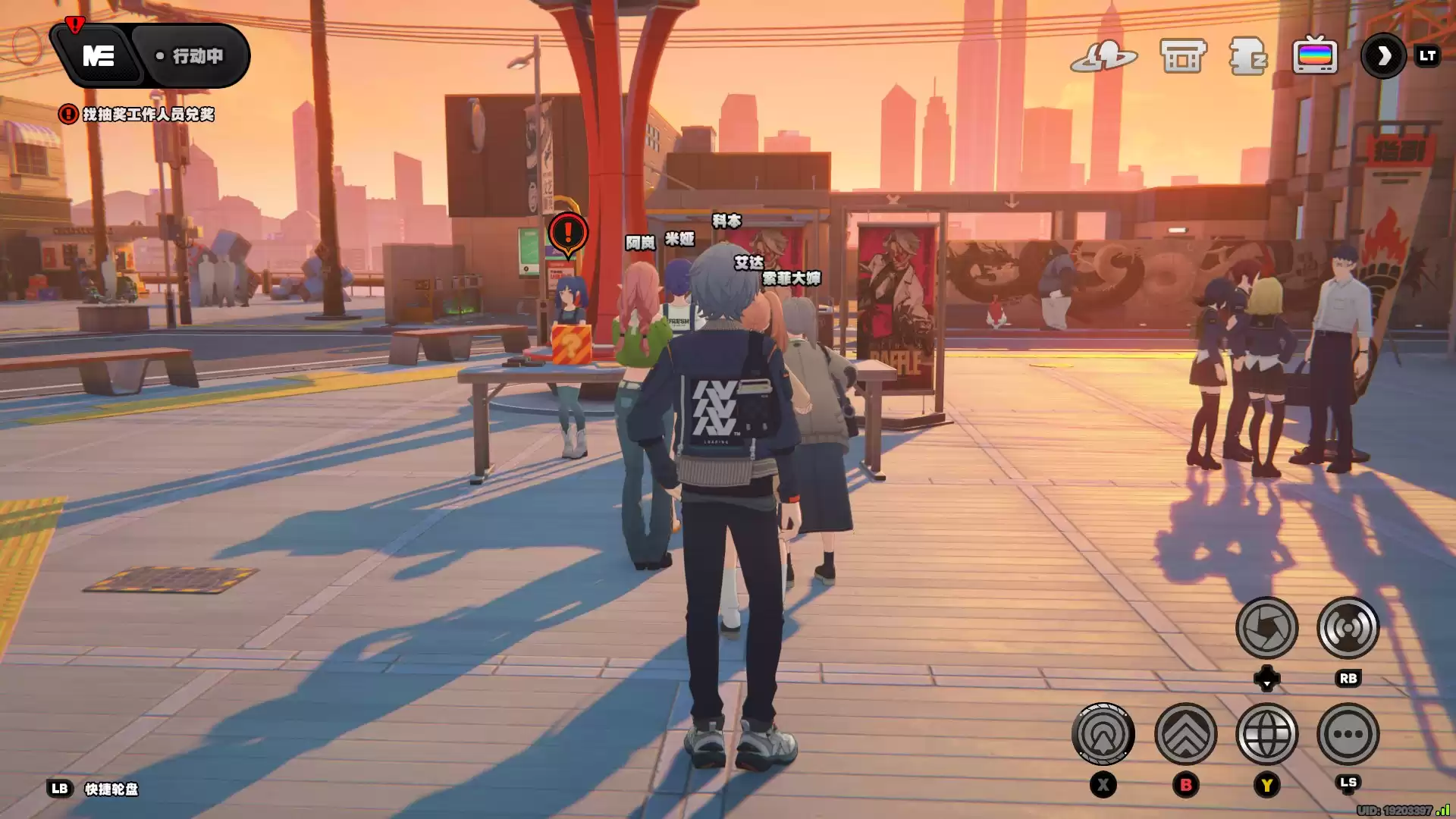The image size is (1456, 819).
Task: Expand the top bar arrow button
Action: [1384, 56]
